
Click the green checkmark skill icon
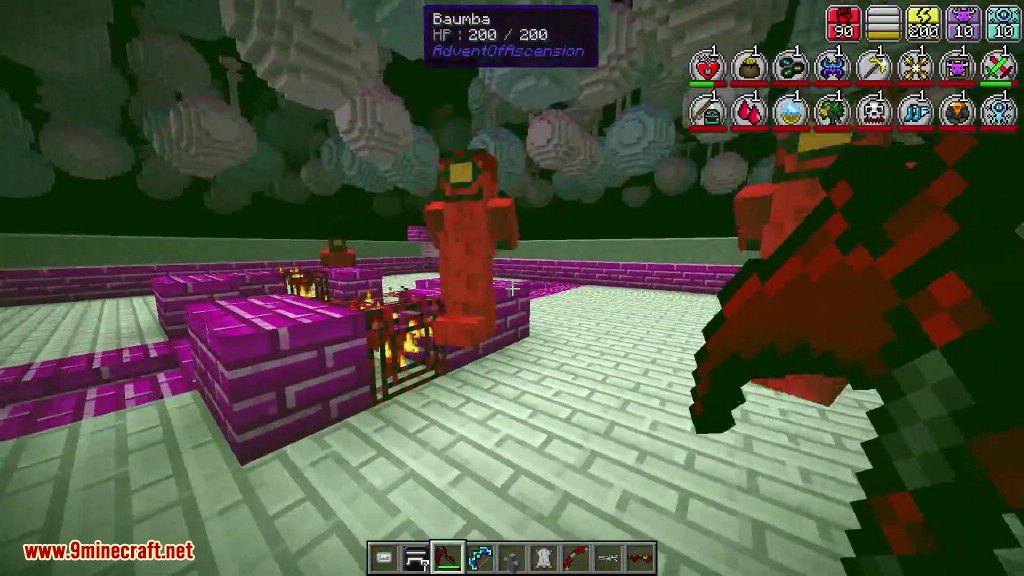coord(998,66)
